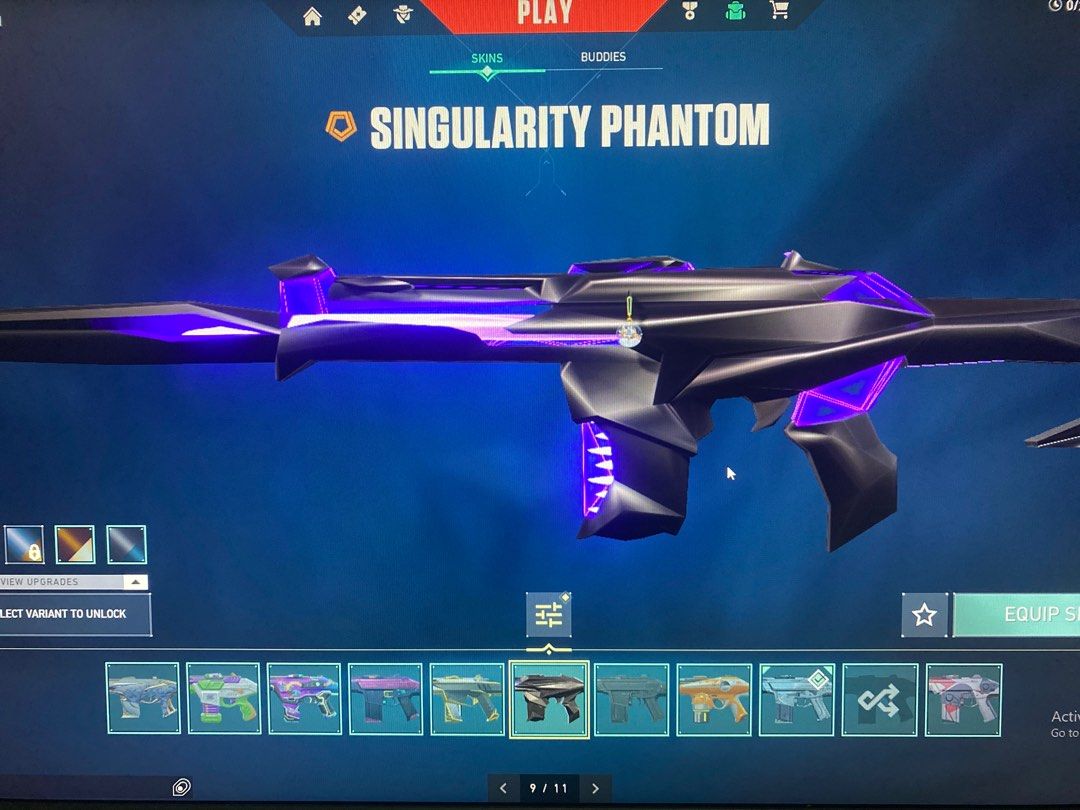Select the Skins tab

pos(487,58)
